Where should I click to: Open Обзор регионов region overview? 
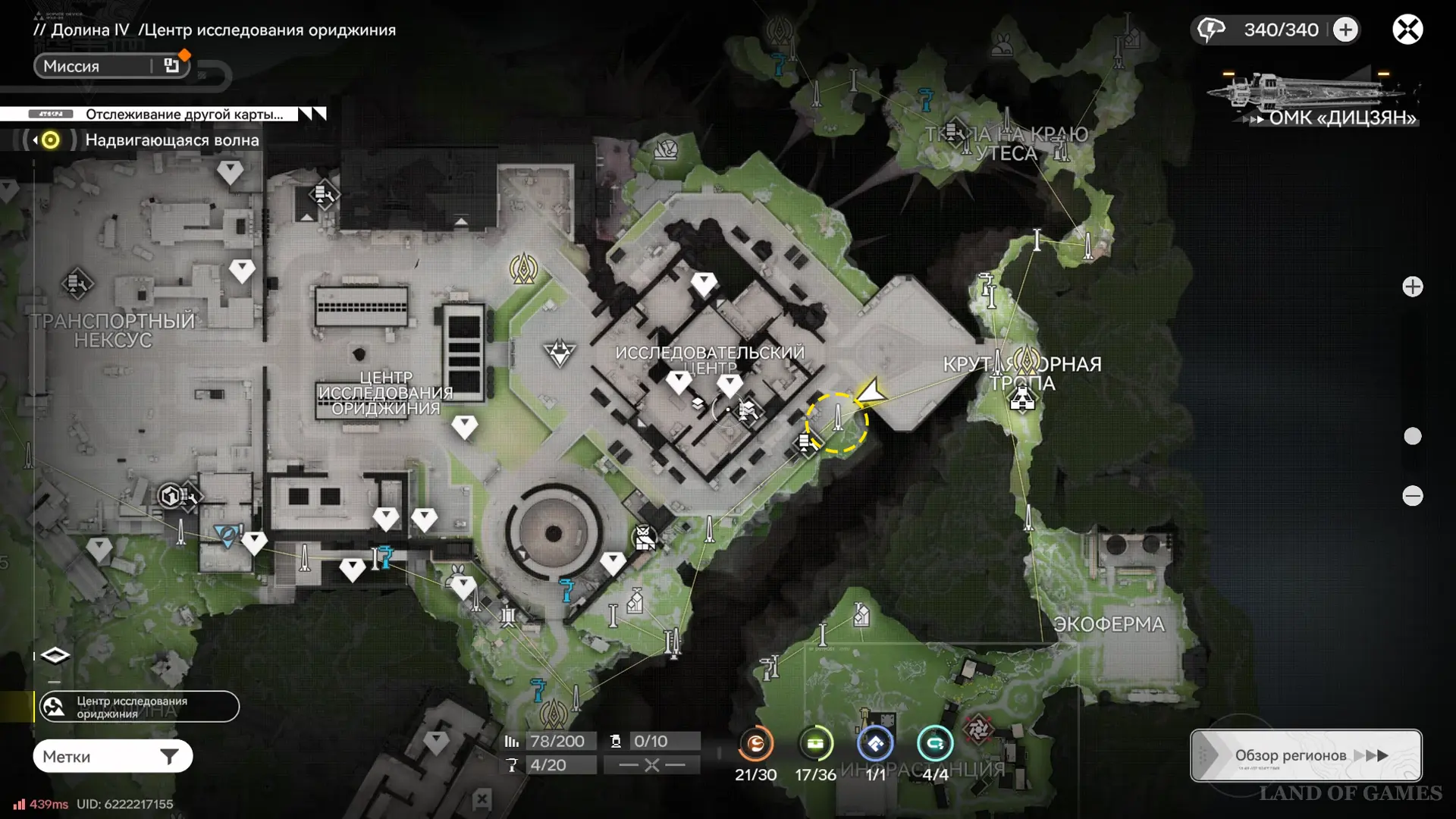[x=1305, y=755]
